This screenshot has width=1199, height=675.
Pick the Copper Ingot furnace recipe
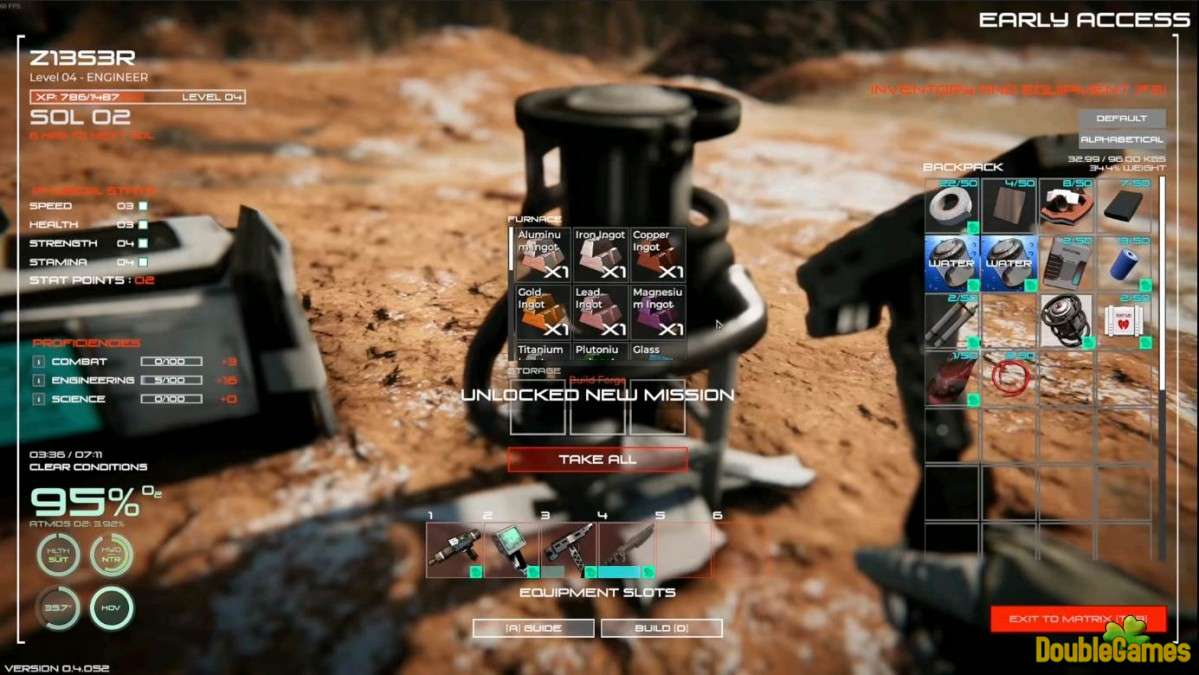click(x=658, y=255)
